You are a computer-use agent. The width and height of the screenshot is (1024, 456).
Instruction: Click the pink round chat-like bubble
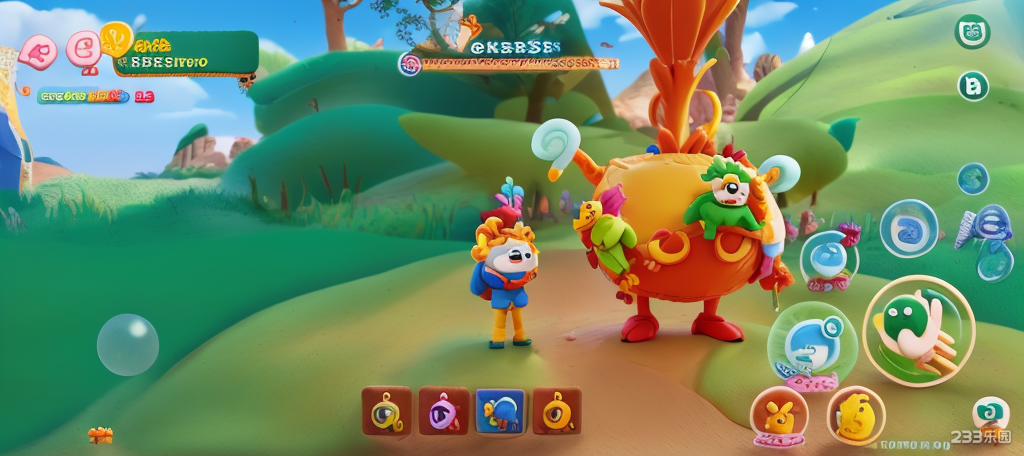(84, 48)
